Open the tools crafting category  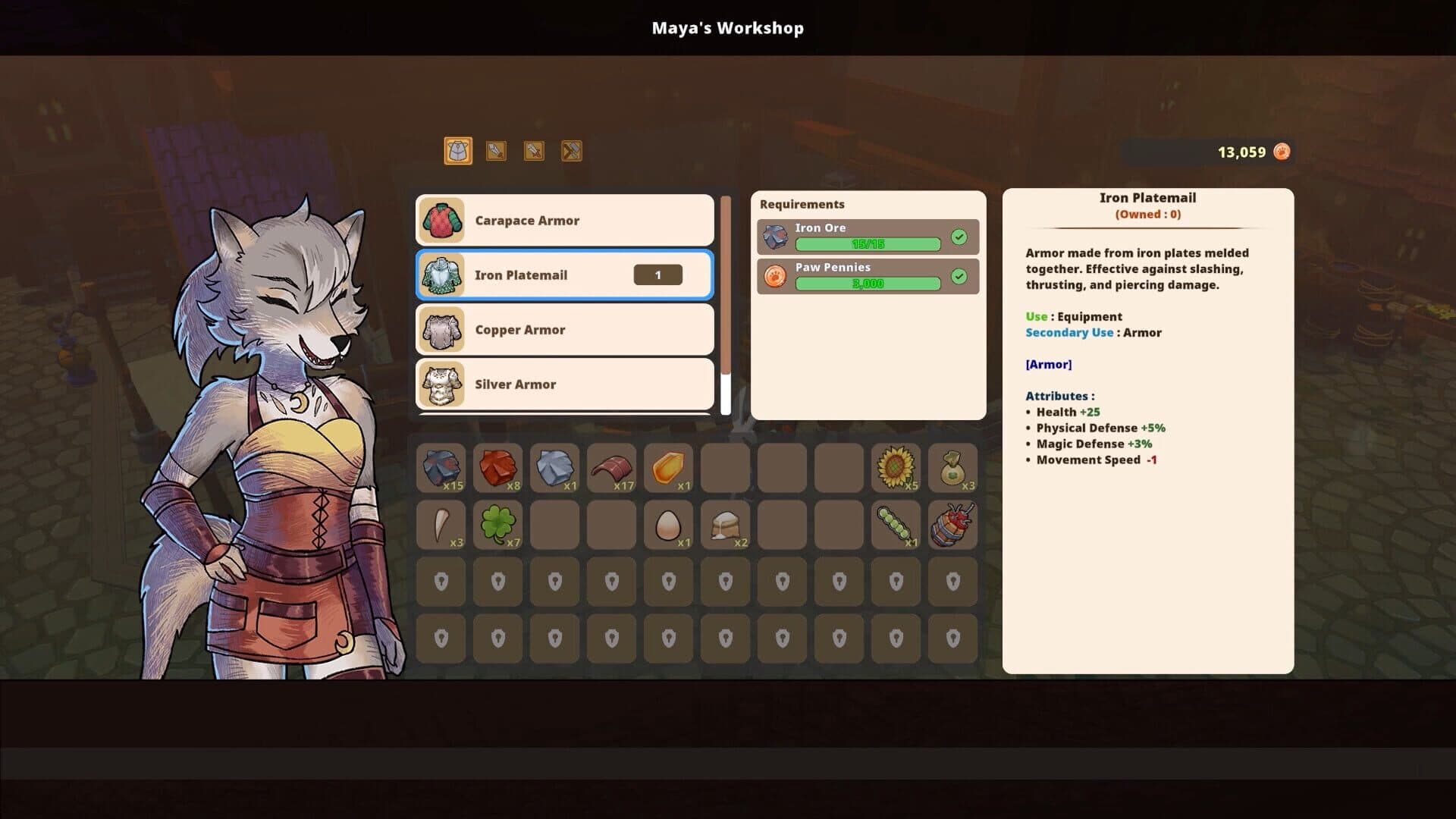point(571,151)
